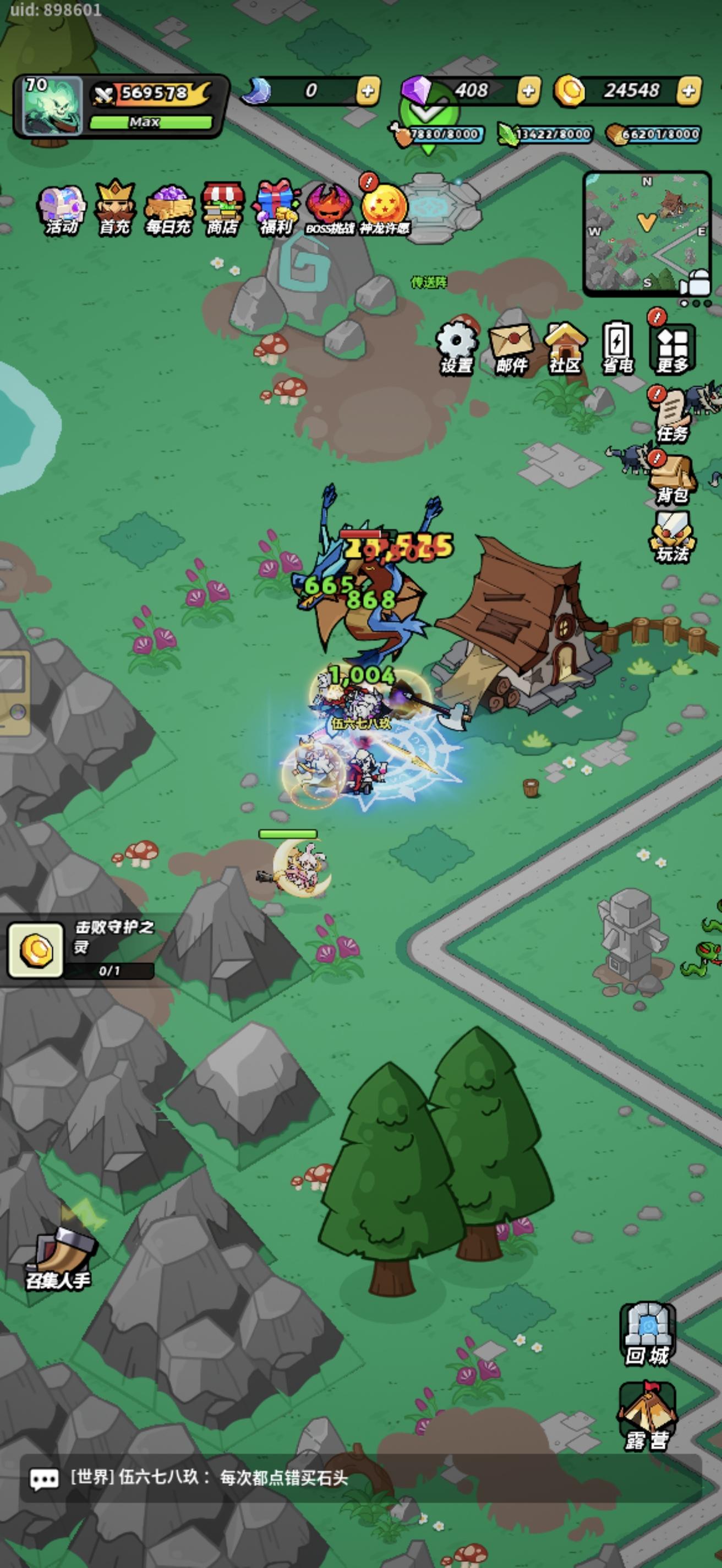This screenshot has height=1568, width=722.
Task: Click the Max experience progress bar
Action: [x=152, y=122]
